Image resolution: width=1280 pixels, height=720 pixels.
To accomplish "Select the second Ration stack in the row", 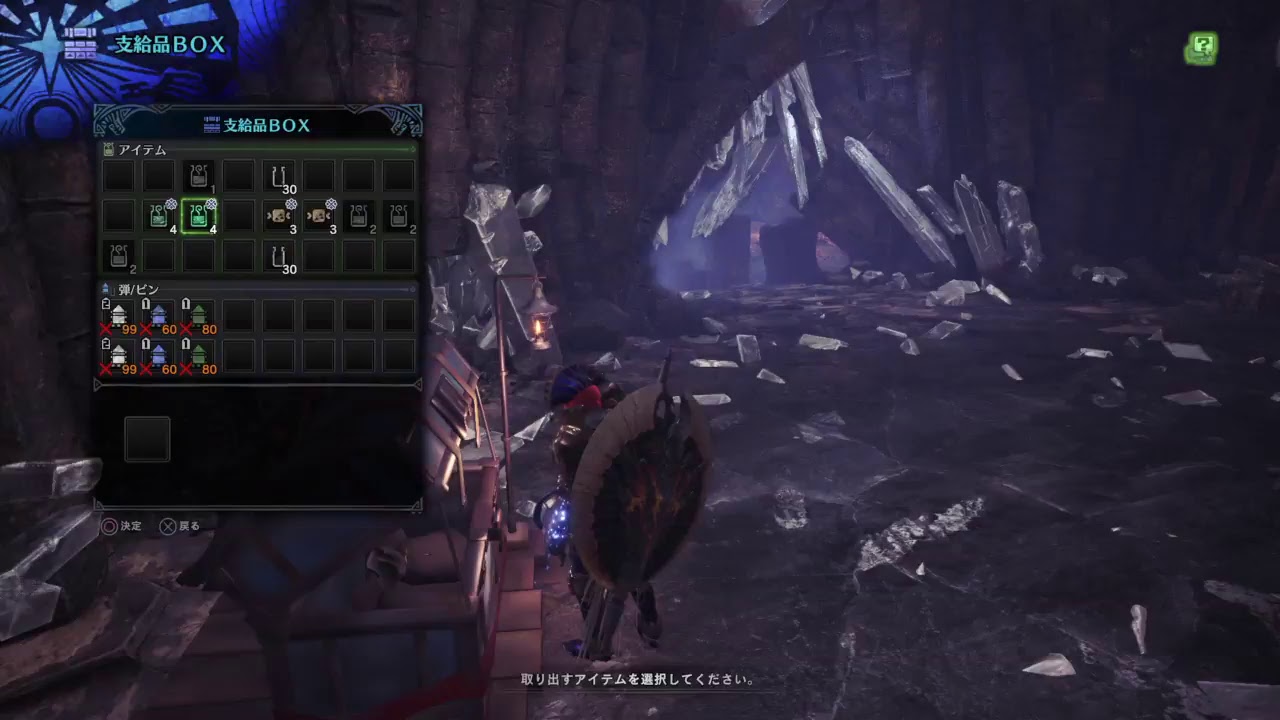I will [318, 216].
